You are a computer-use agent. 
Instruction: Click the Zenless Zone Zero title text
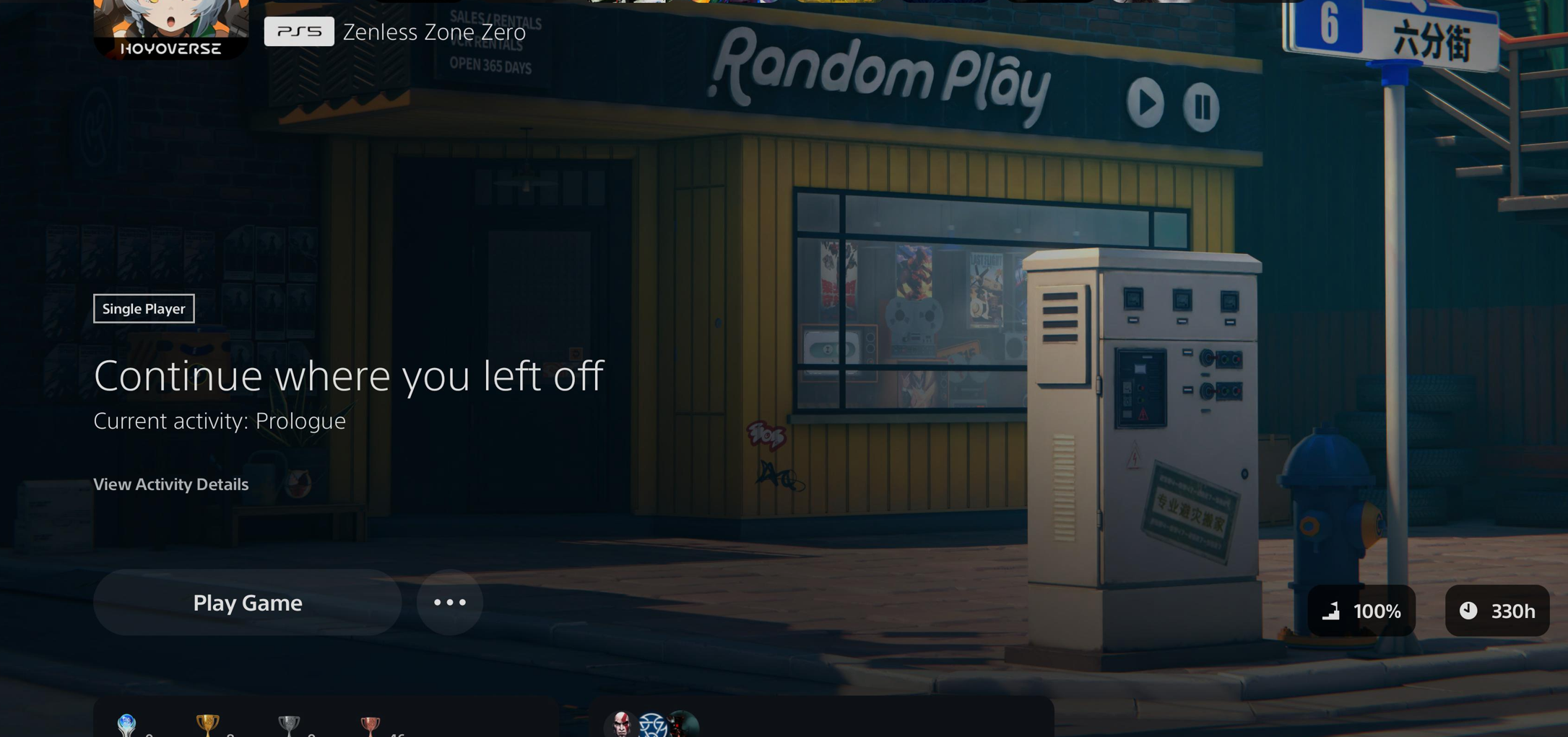[434, 31]
